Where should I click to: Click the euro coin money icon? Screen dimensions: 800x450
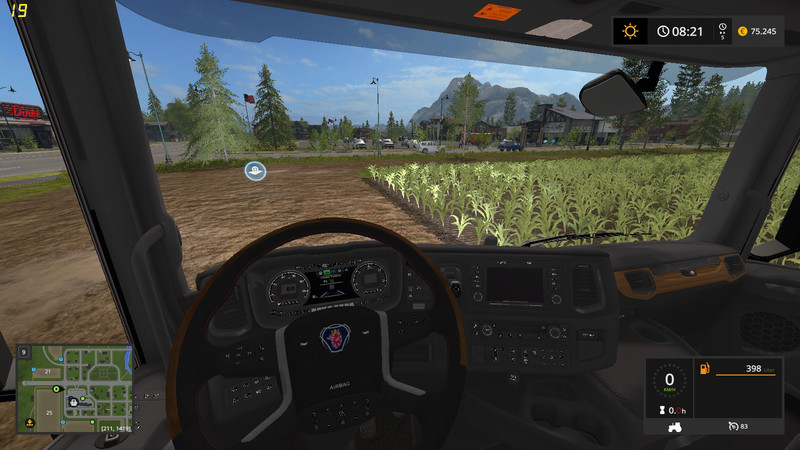(x=741, y=31)
